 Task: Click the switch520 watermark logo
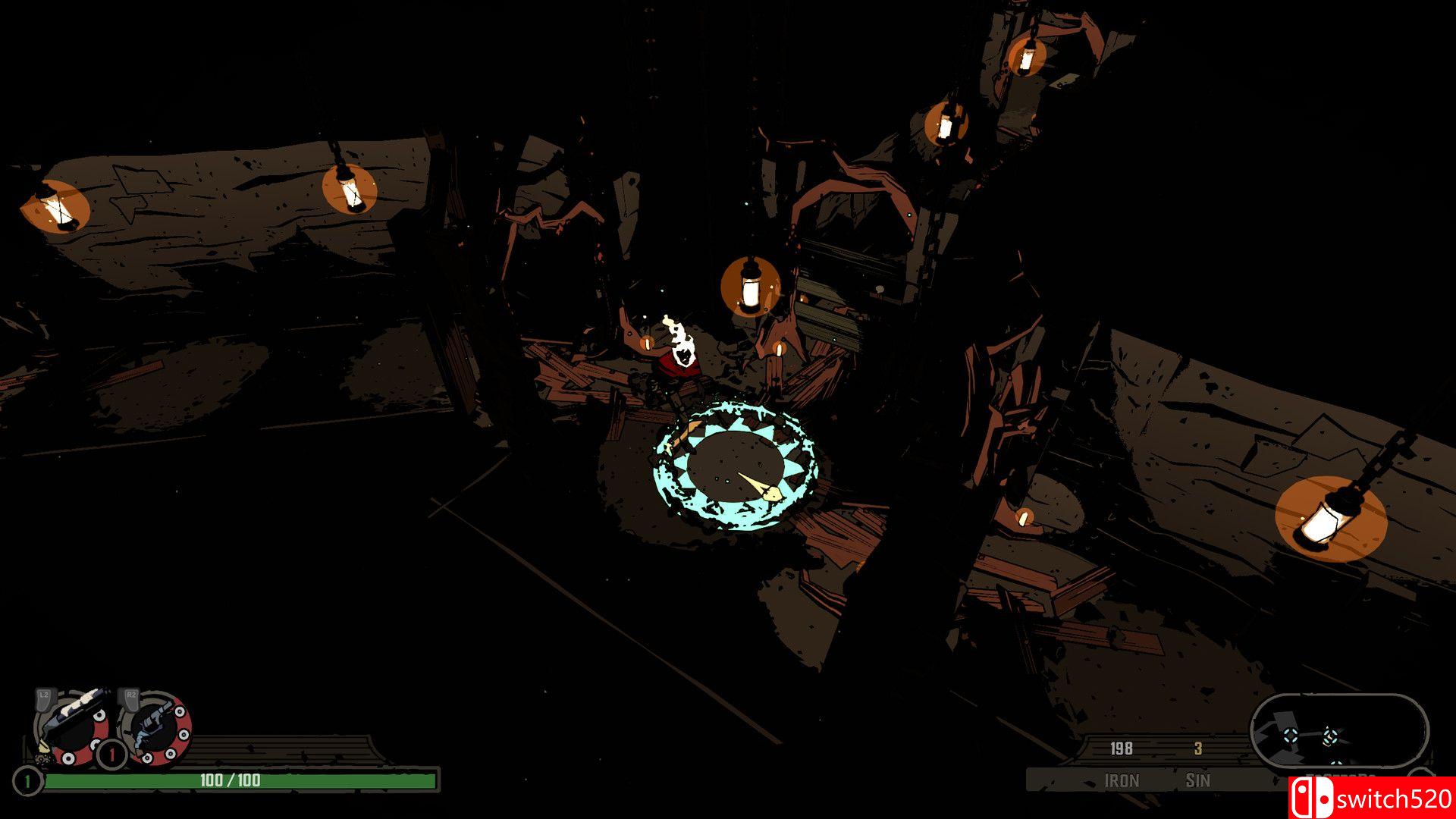pos(1371,798)
